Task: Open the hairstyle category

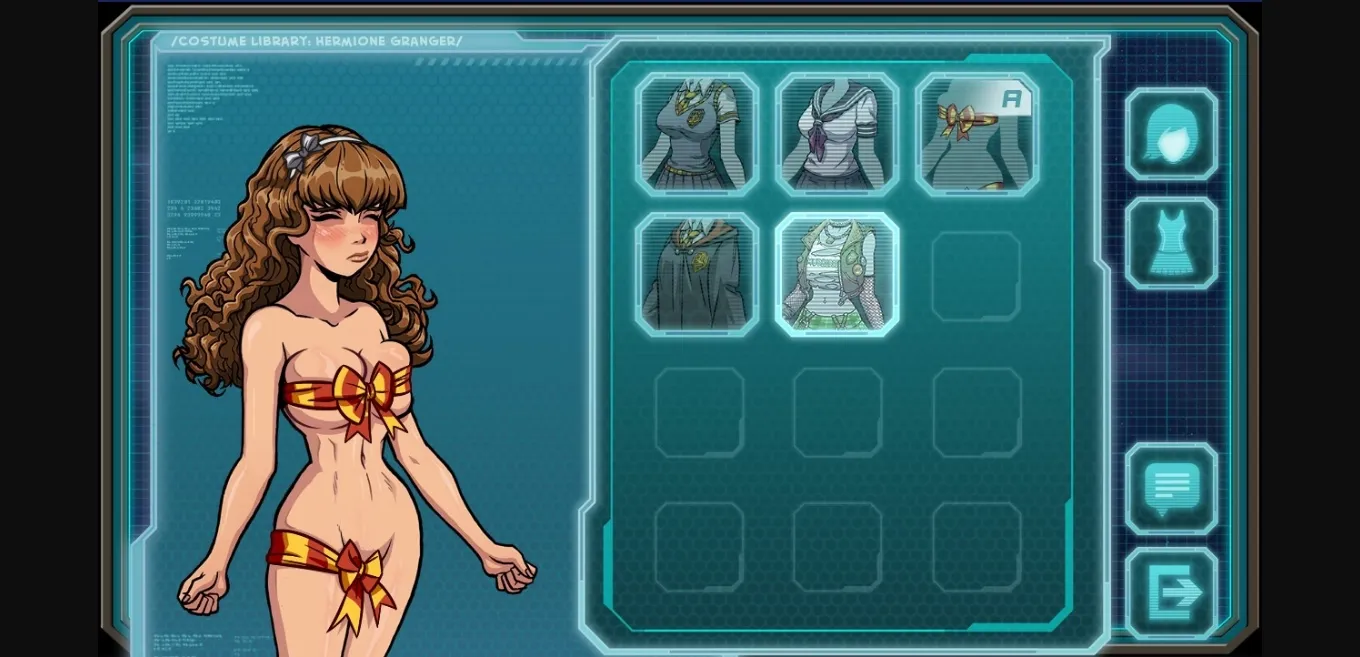Action: click(x=1171, y=134)
